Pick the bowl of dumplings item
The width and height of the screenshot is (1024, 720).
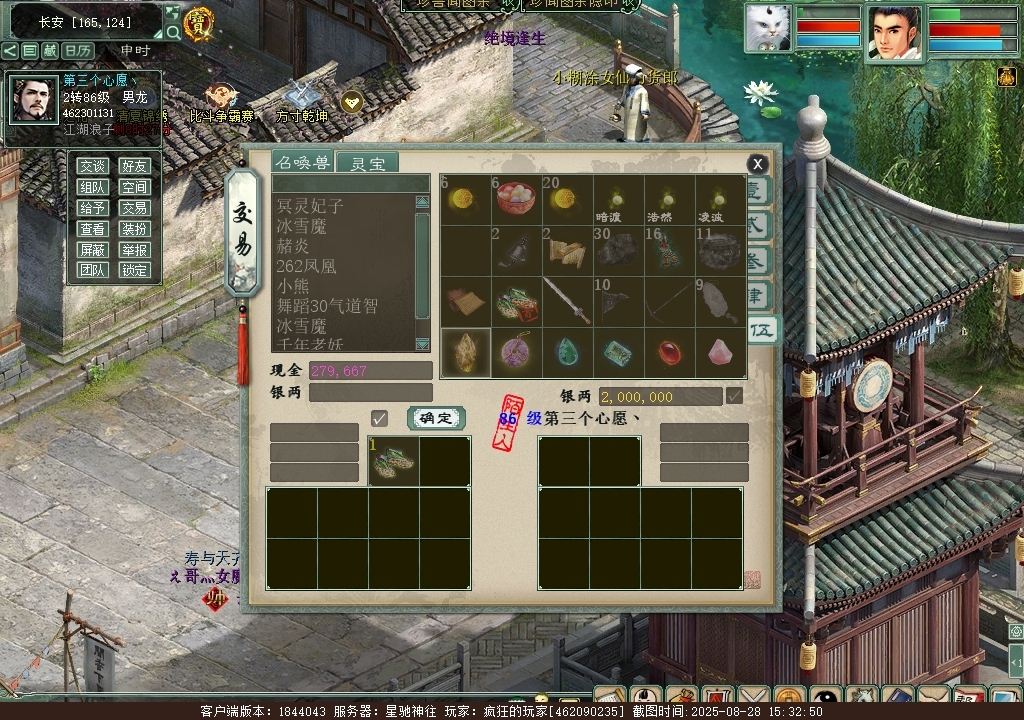pos(516,199)
